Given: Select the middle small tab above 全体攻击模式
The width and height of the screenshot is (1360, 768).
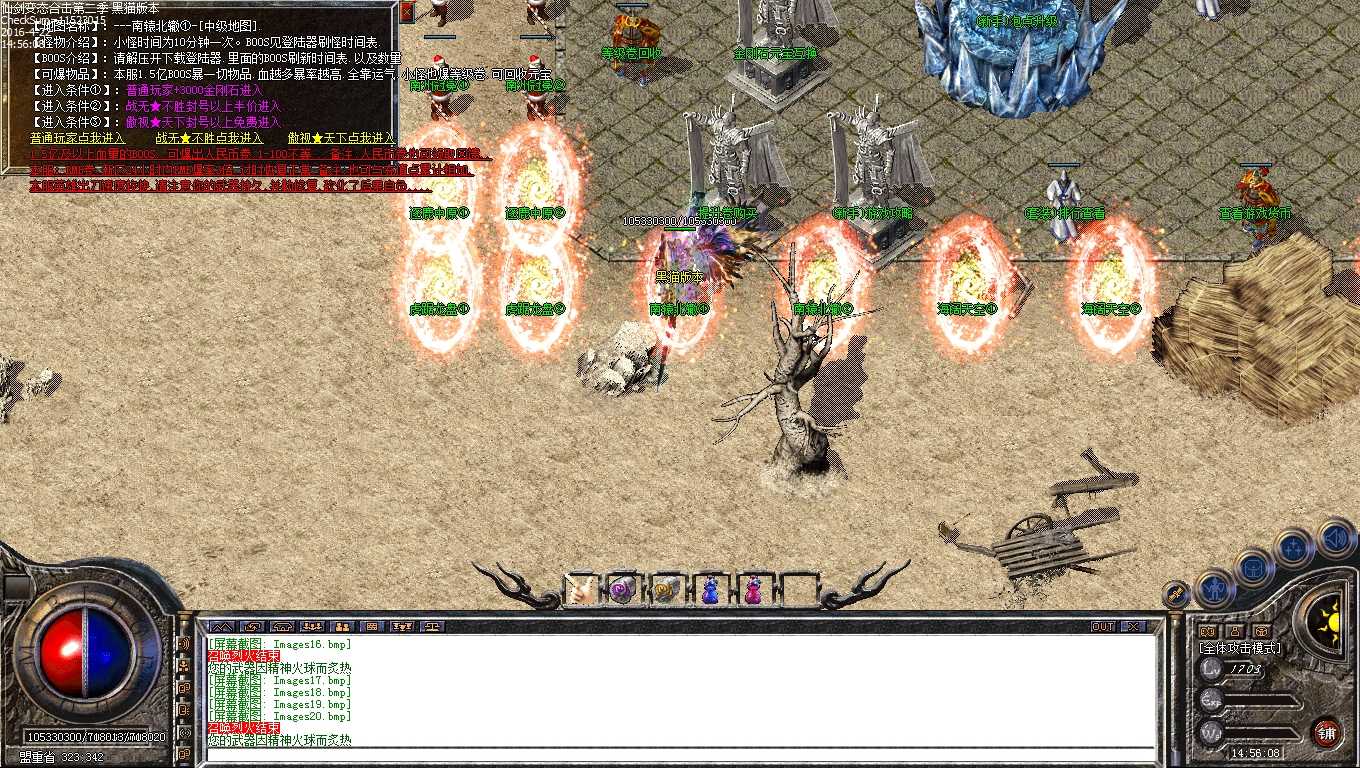Looking at the screenshot, I should 1235,631.
